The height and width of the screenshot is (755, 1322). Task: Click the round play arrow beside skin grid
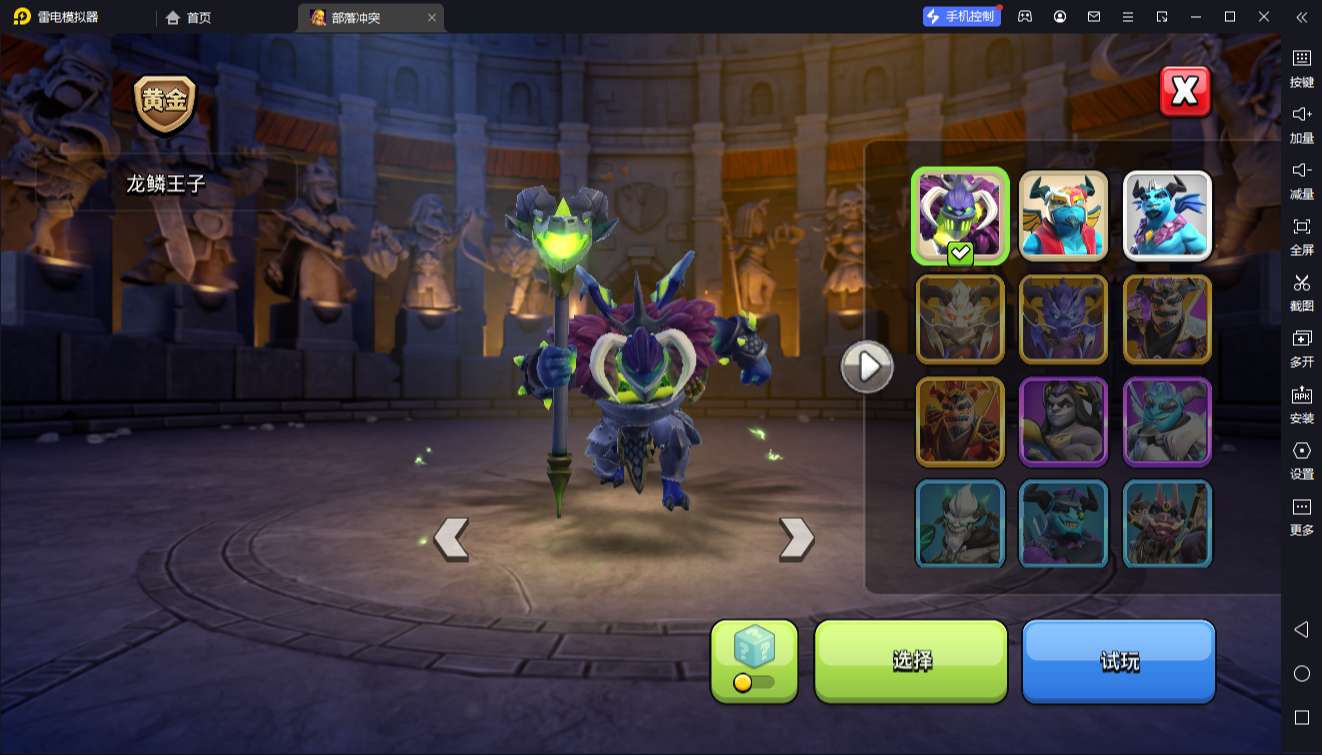[x=866, y=367]
